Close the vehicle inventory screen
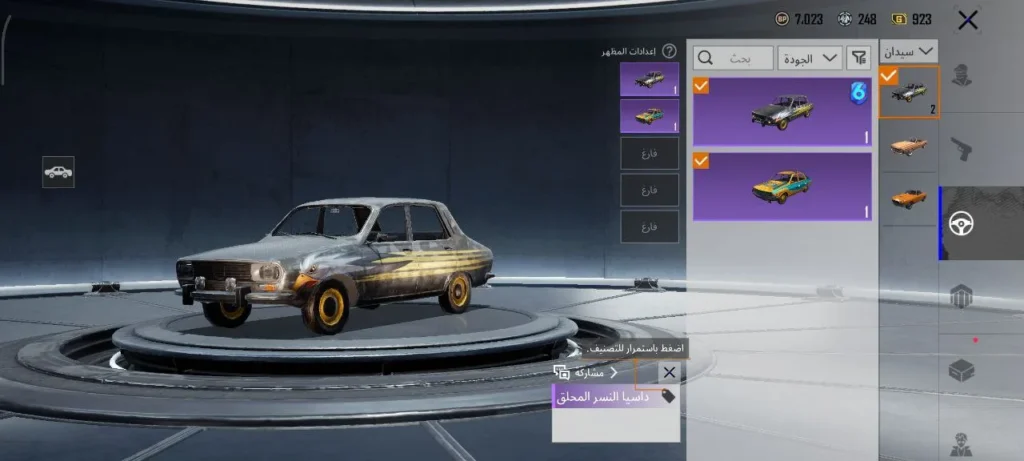The image size is (1024, 461). pyautogui.click(x=967, y=19)
